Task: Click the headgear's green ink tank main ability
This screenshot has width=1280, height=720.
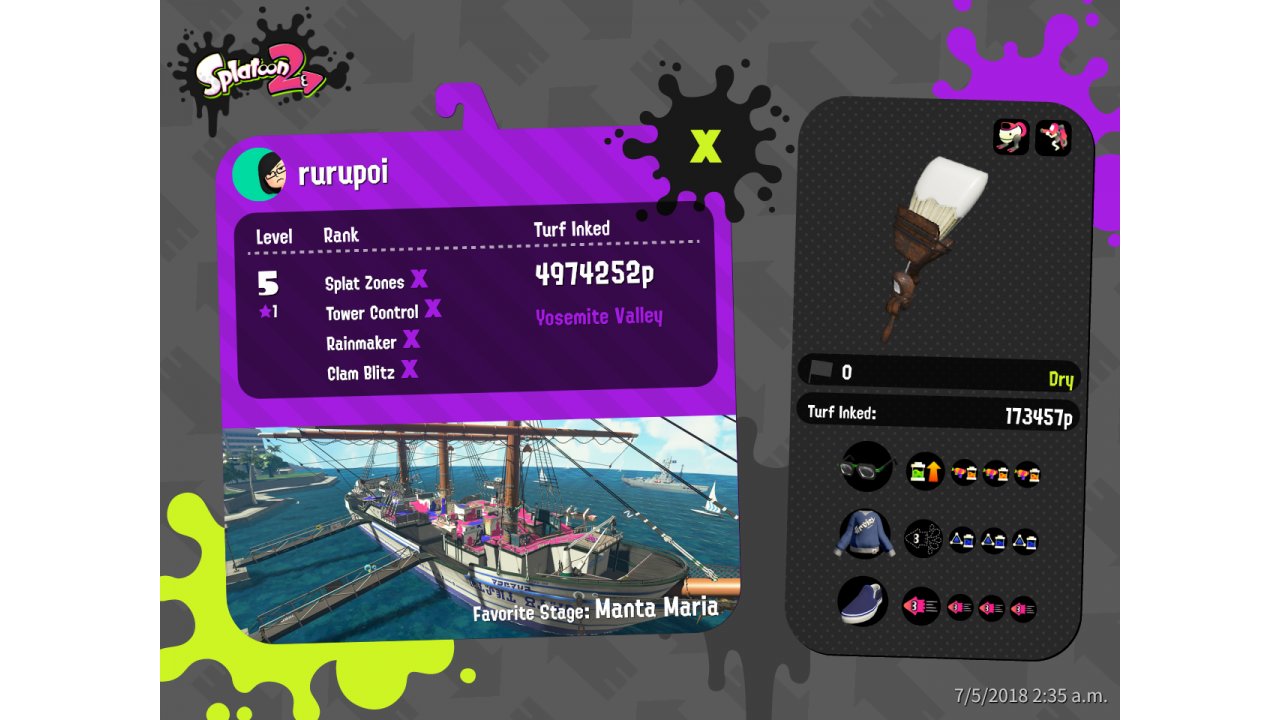Action: pos(925,471)
